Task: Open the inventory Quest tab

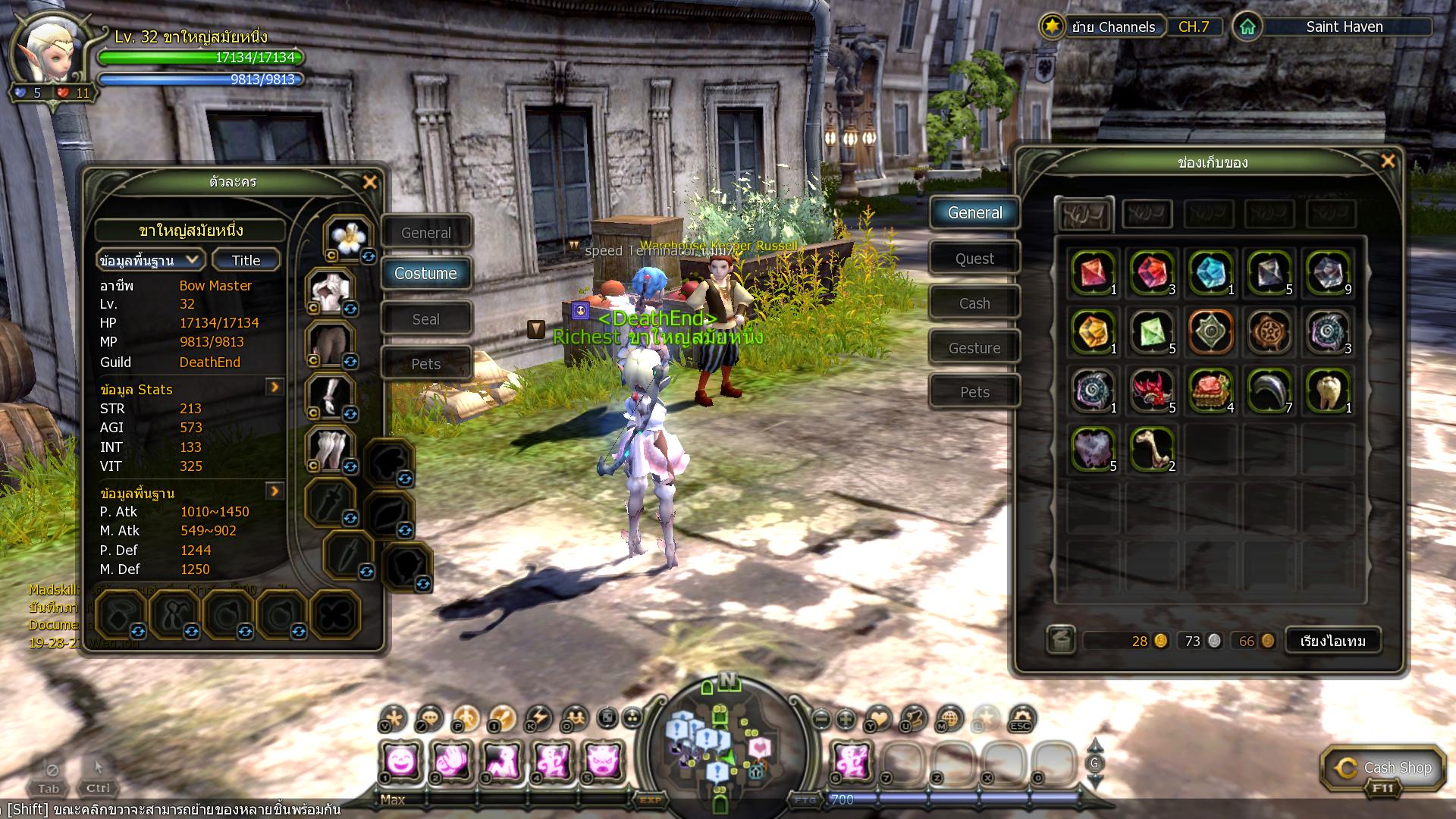Action: [974, 259]
